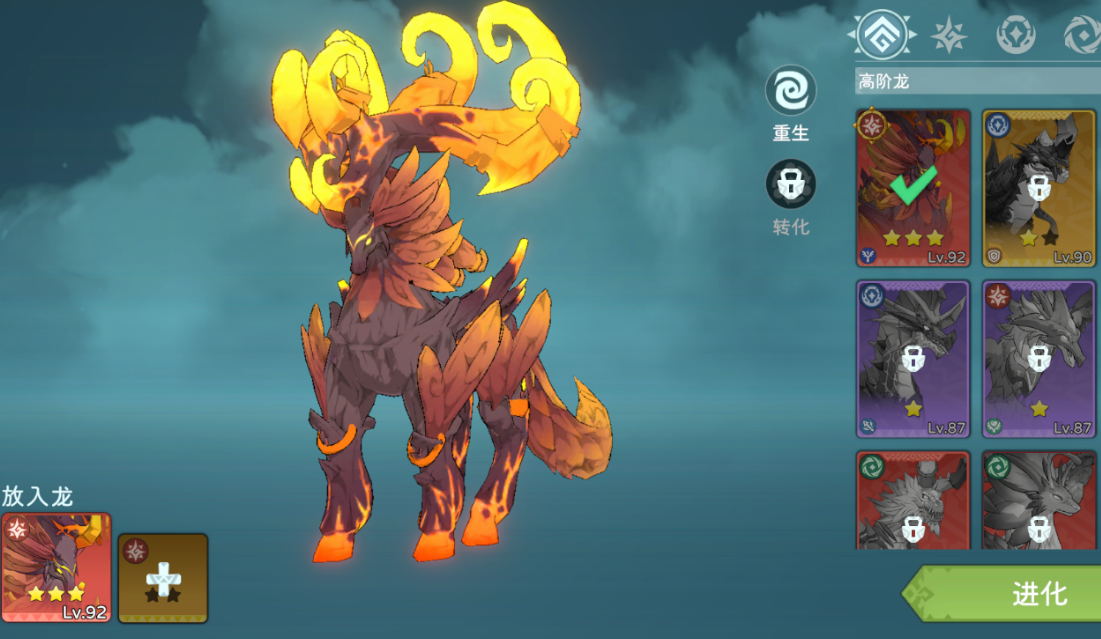Select the locked 转化 convert icon
The image size is (1101, 639).
pyautogui.click(x=791, y=186)
